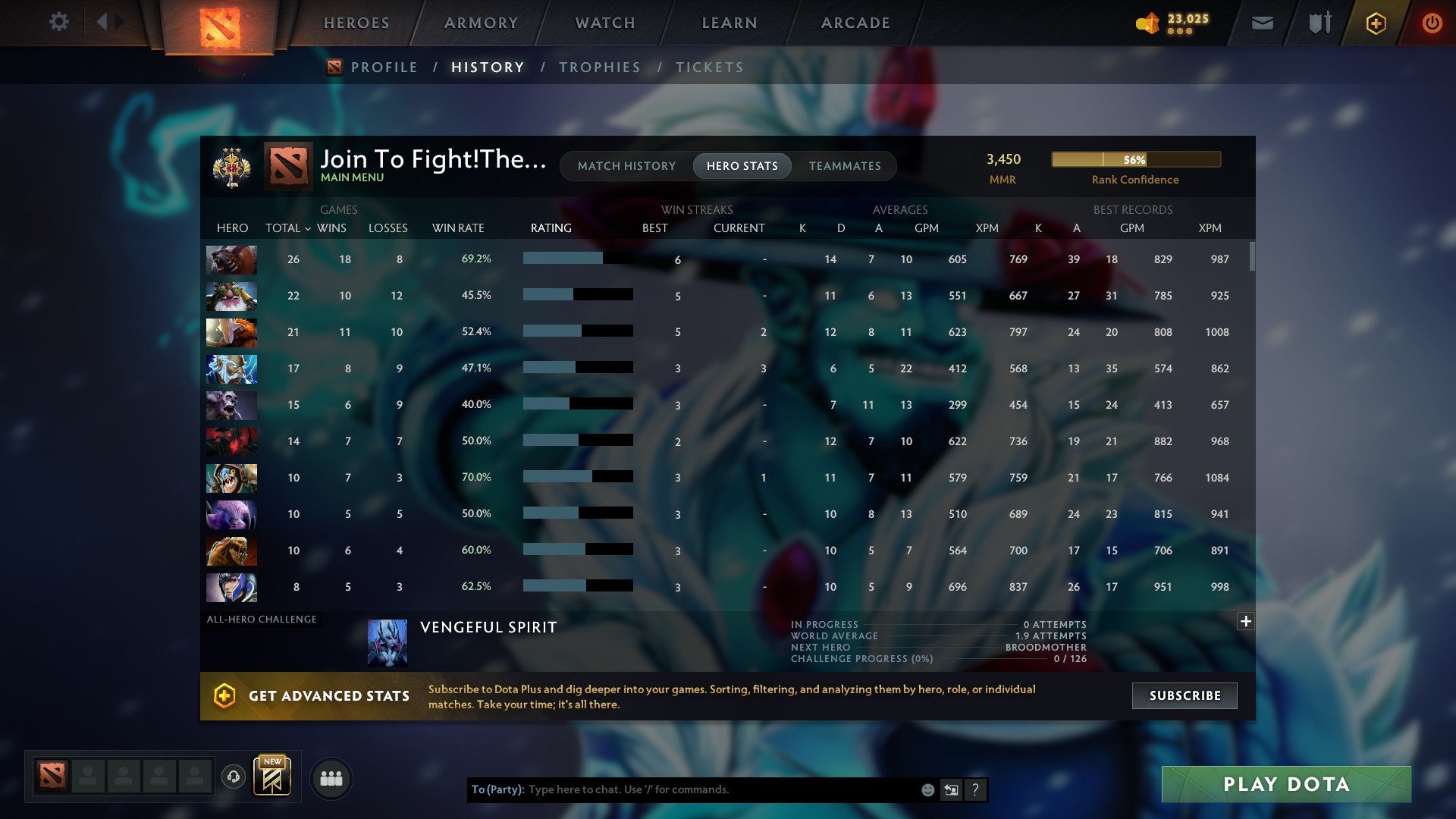1456x819 pixels.
Task: Navigate back using the arrow icon
Action: (x=104, y=20)
